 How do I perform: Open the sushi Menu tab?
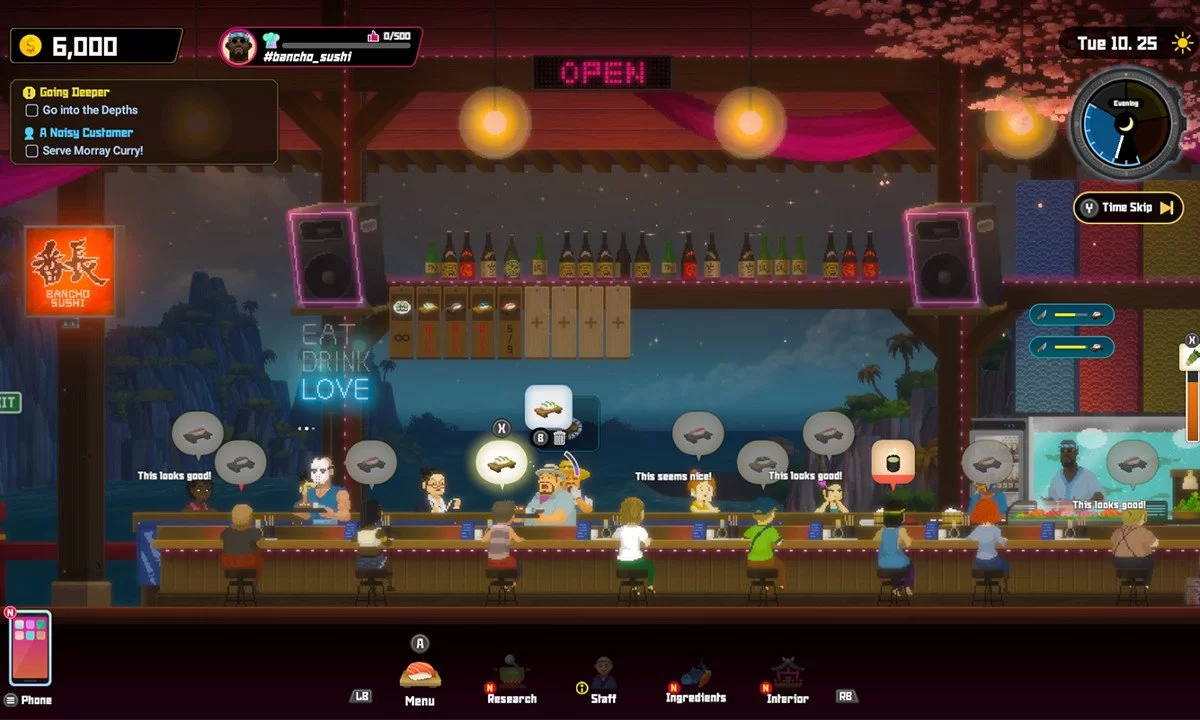pyautogui.click(x=420, y=676)
